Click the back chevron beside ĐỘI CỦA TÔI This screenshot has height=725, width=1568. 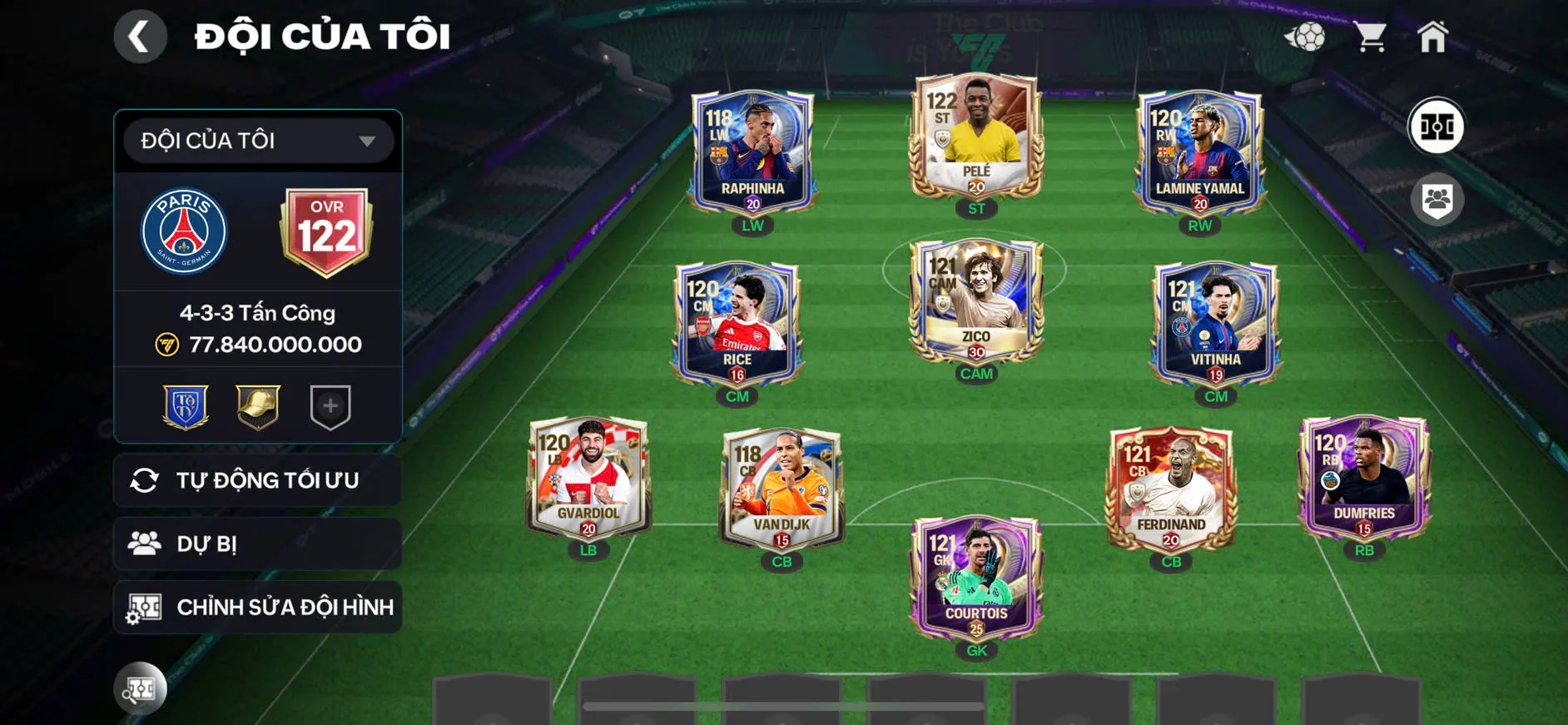pos(140,35)
